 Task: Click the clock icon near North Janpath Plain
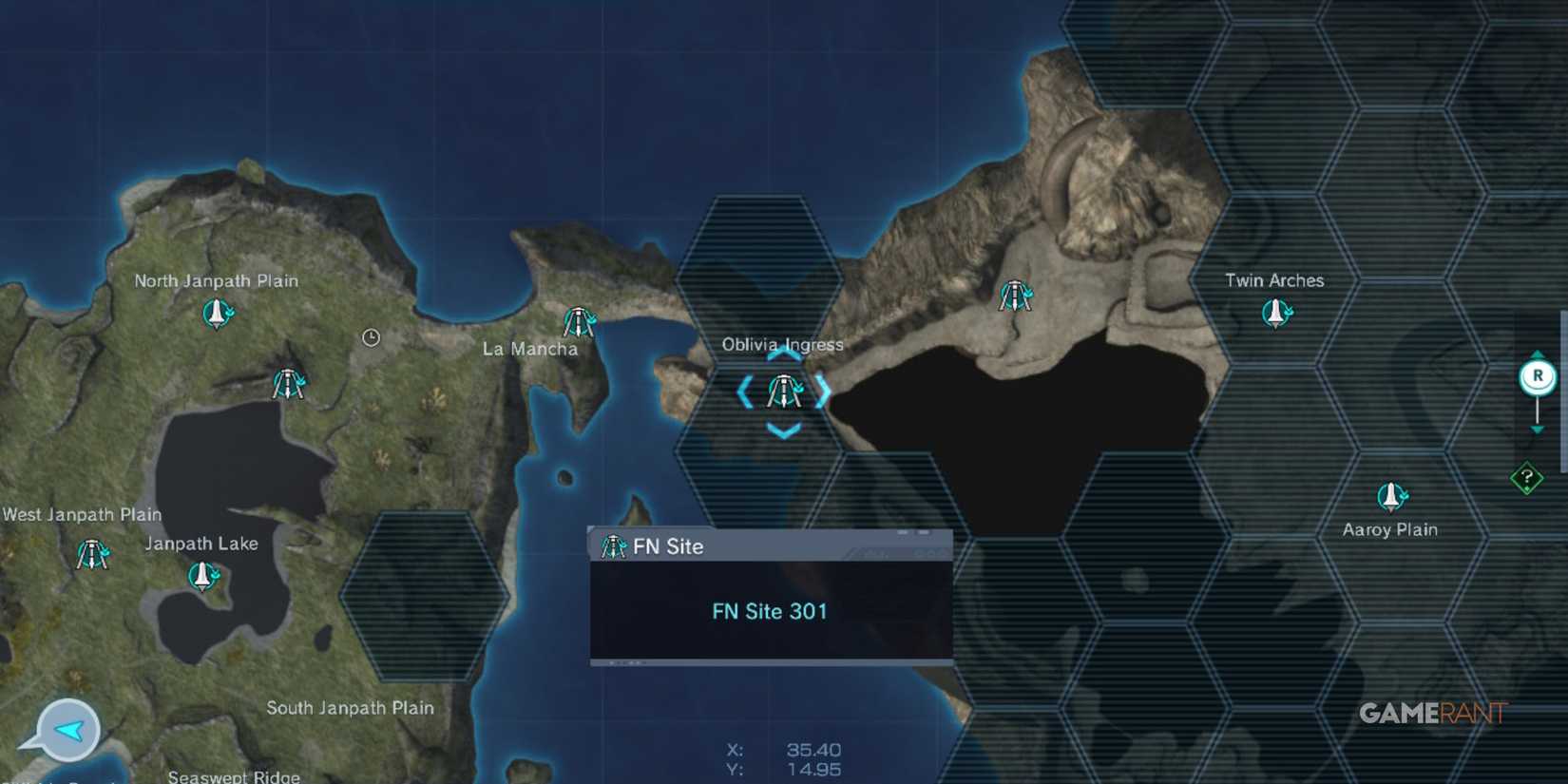[372, 337]
